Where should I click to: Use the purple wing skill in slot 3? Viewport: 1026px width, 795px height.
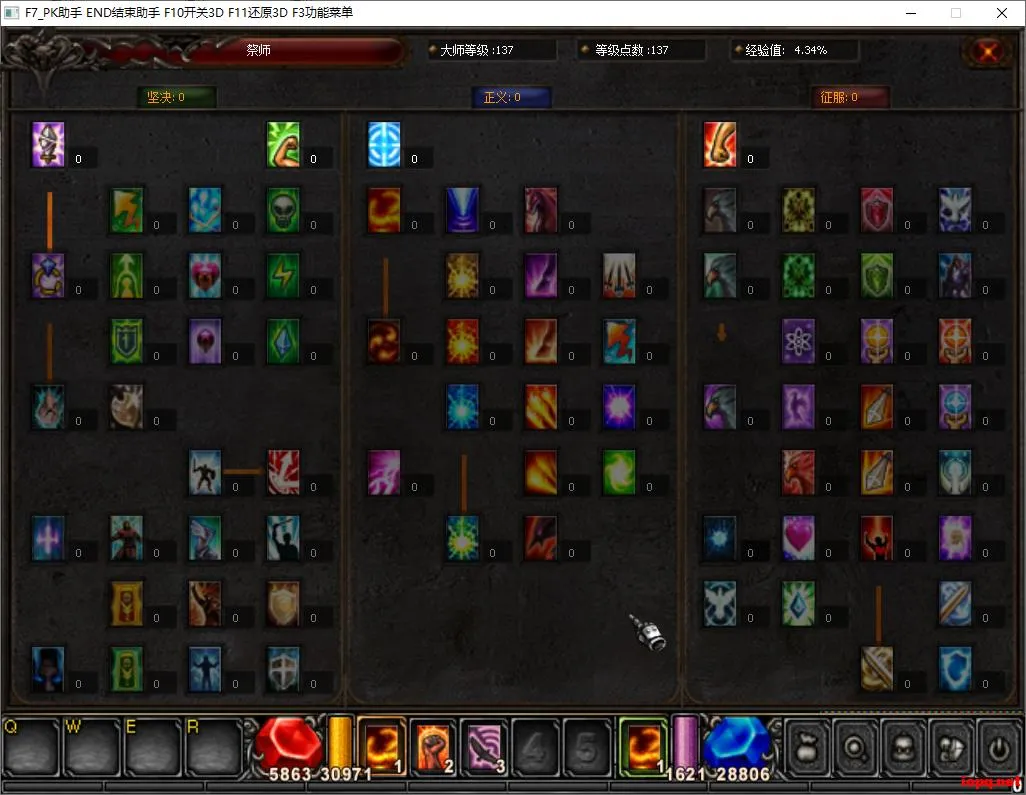click(x=484, y=746)
